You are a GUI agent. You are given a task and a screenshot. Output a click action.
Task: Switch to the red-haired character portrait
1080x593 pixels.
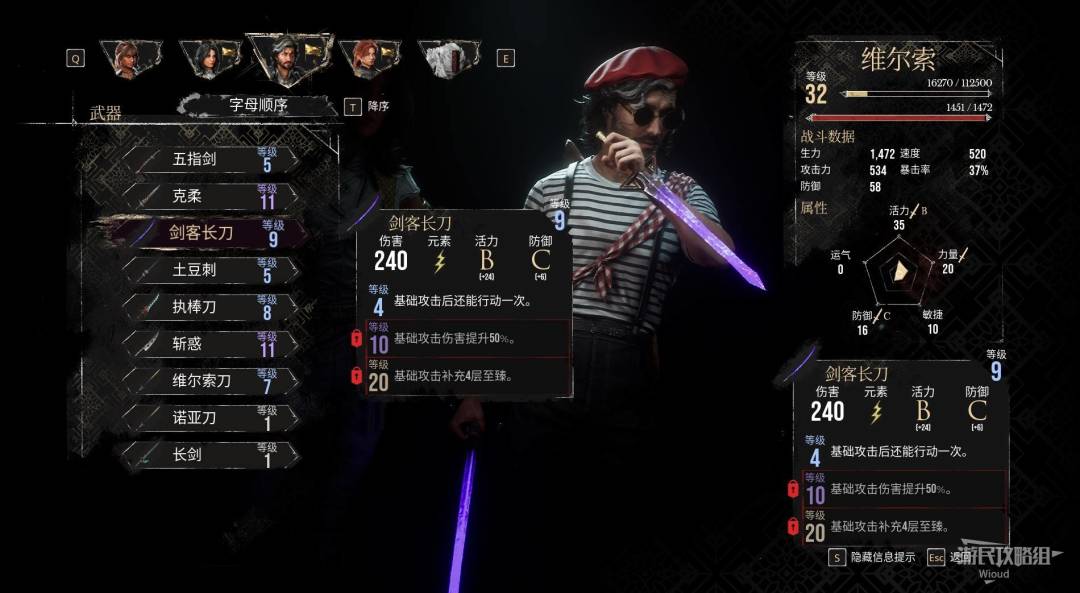366,58
